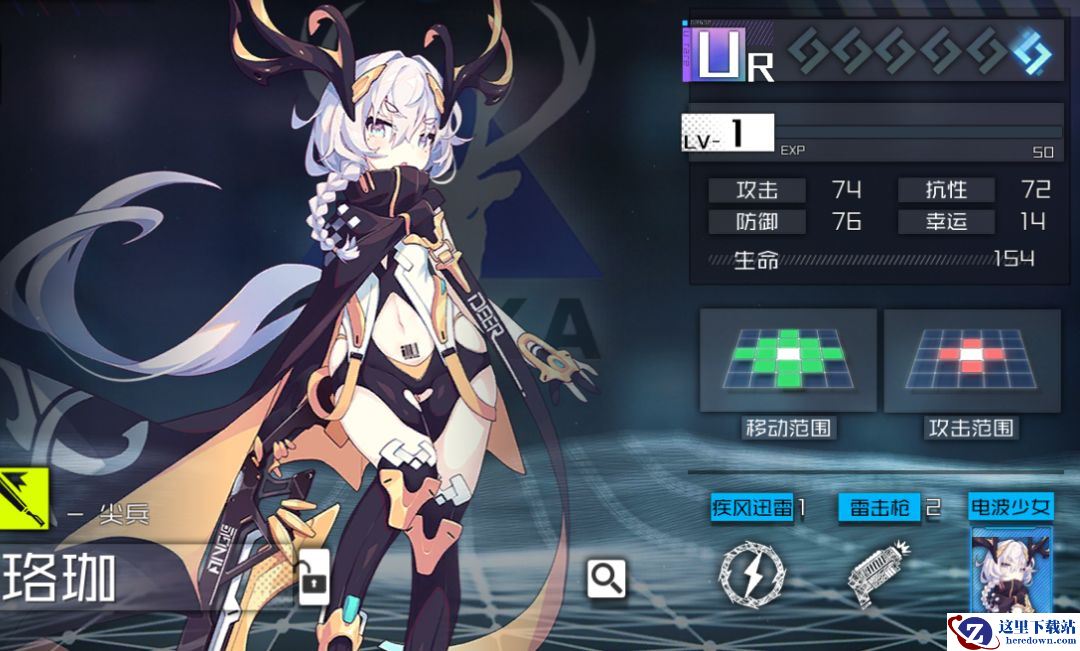This screenshot has height=651, width=1080.
Task: Open the 电波少女 character card thumbnail
Action: pyautogui.click(x=1010, y=570)
